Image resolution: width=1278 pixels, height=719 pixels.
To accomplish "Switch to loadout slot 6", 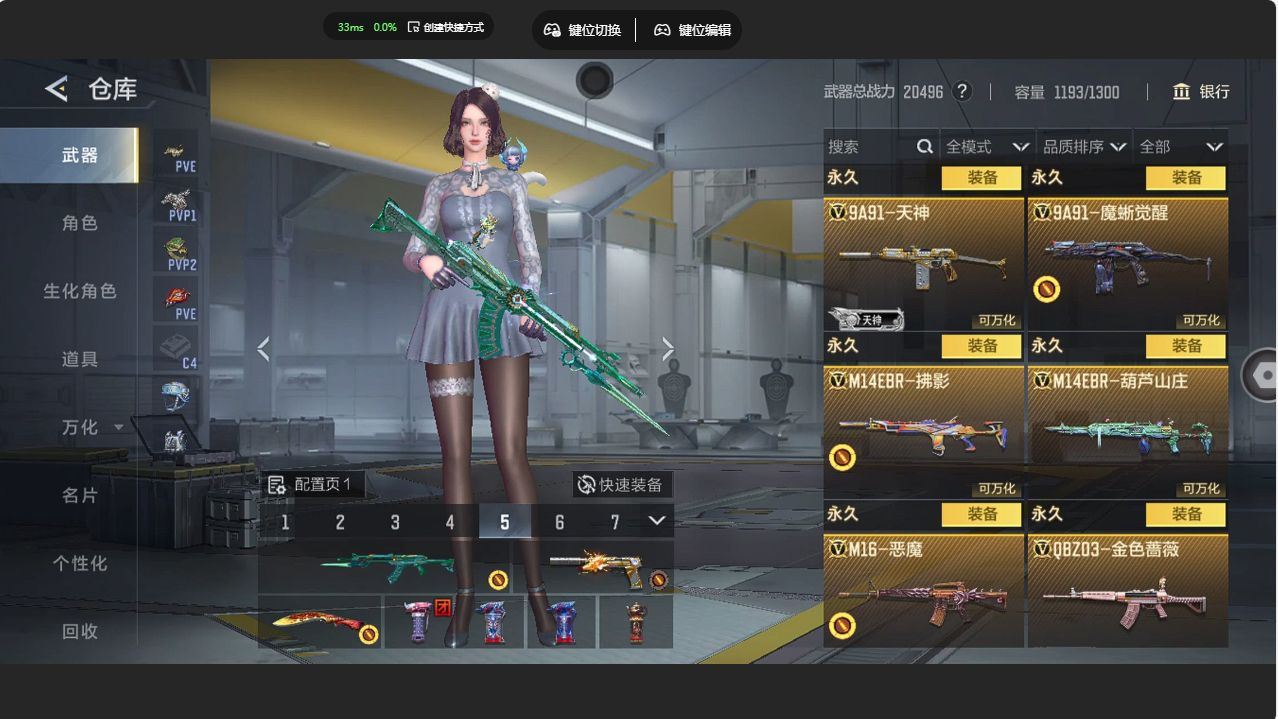I will 559,522.
